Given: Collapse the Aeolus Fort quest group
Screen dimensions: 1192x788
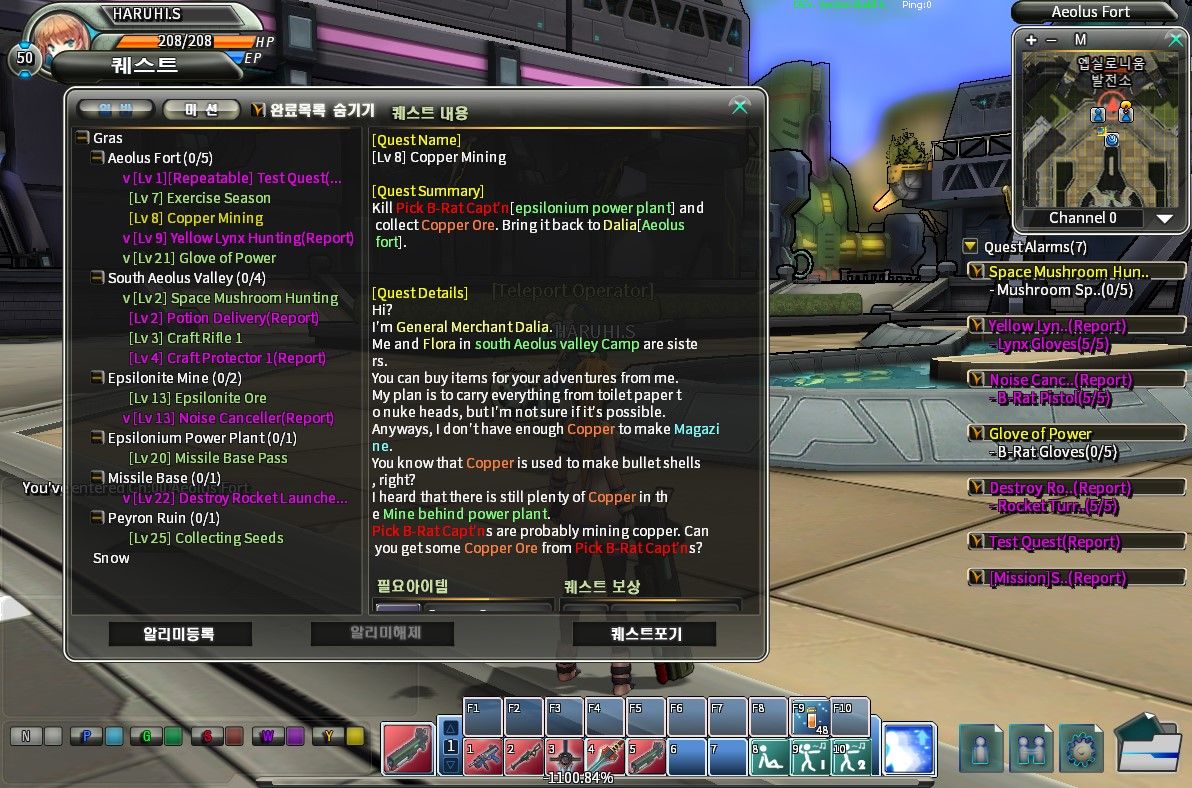Looking at the screenshot, I should (98, 158).
